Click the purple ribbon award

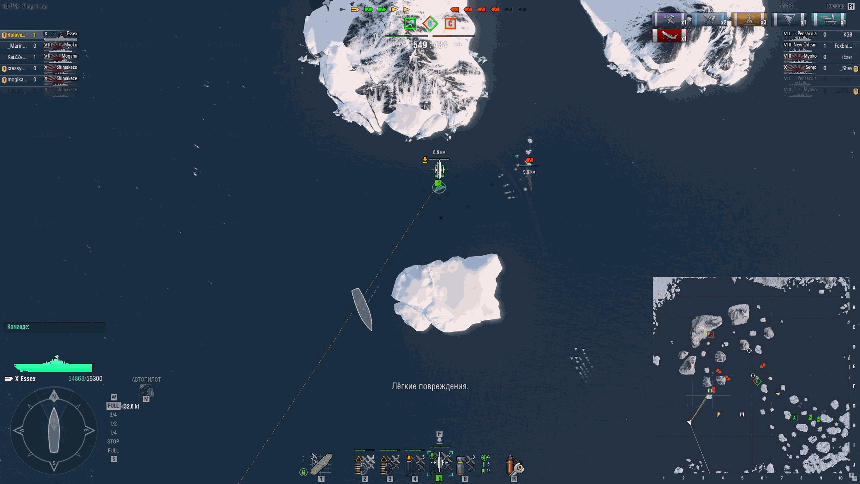669,19
